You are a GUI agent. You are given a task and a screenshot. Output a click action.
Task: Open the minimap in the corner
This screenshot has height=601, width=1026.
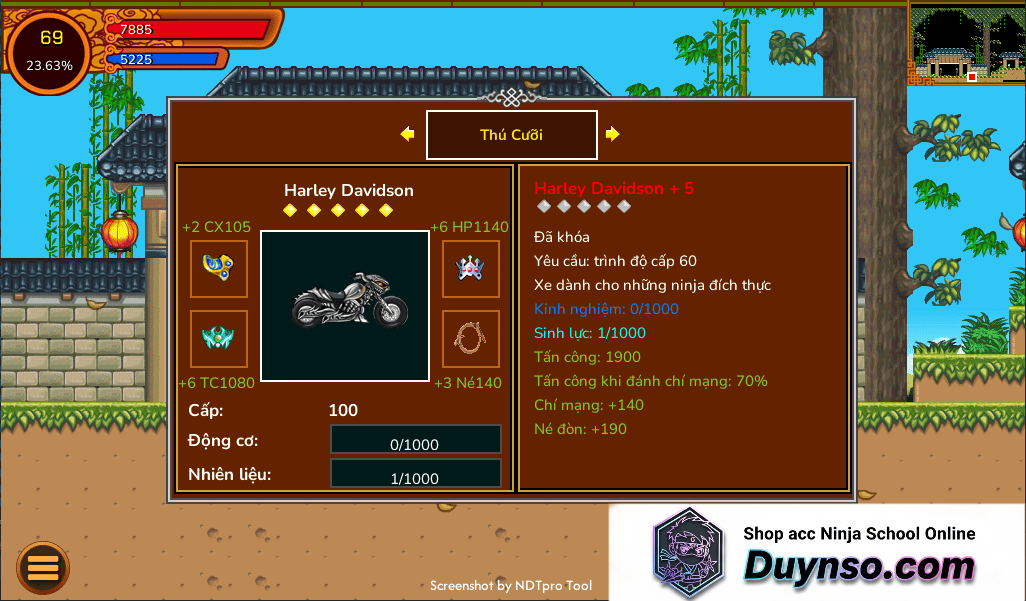coord(966,43)
